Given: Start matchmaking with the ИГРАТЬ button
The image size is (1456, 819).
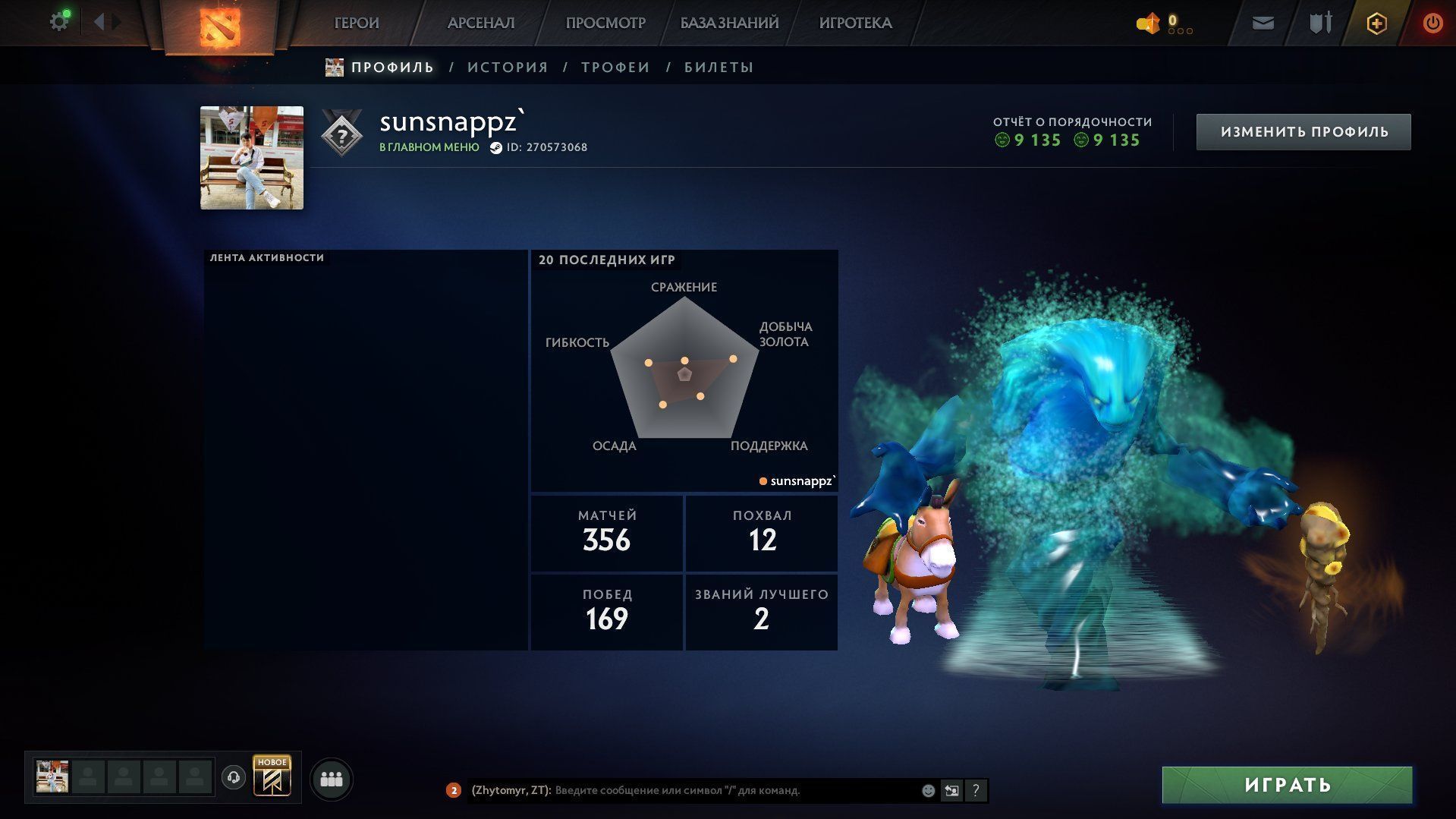Looking at the screenshot, I should [1287, 785].
